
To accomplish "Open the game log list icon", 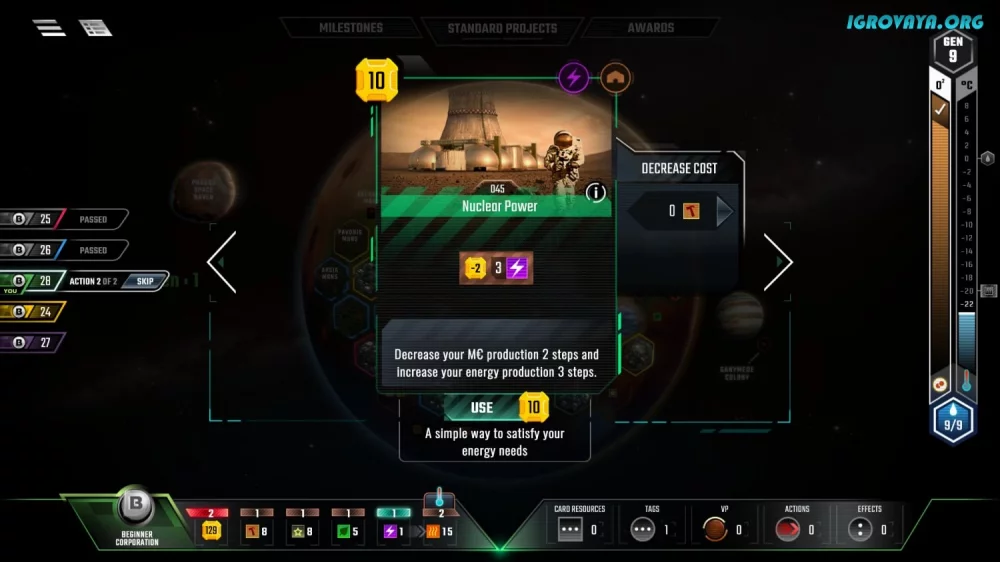I will click(95, 28).
